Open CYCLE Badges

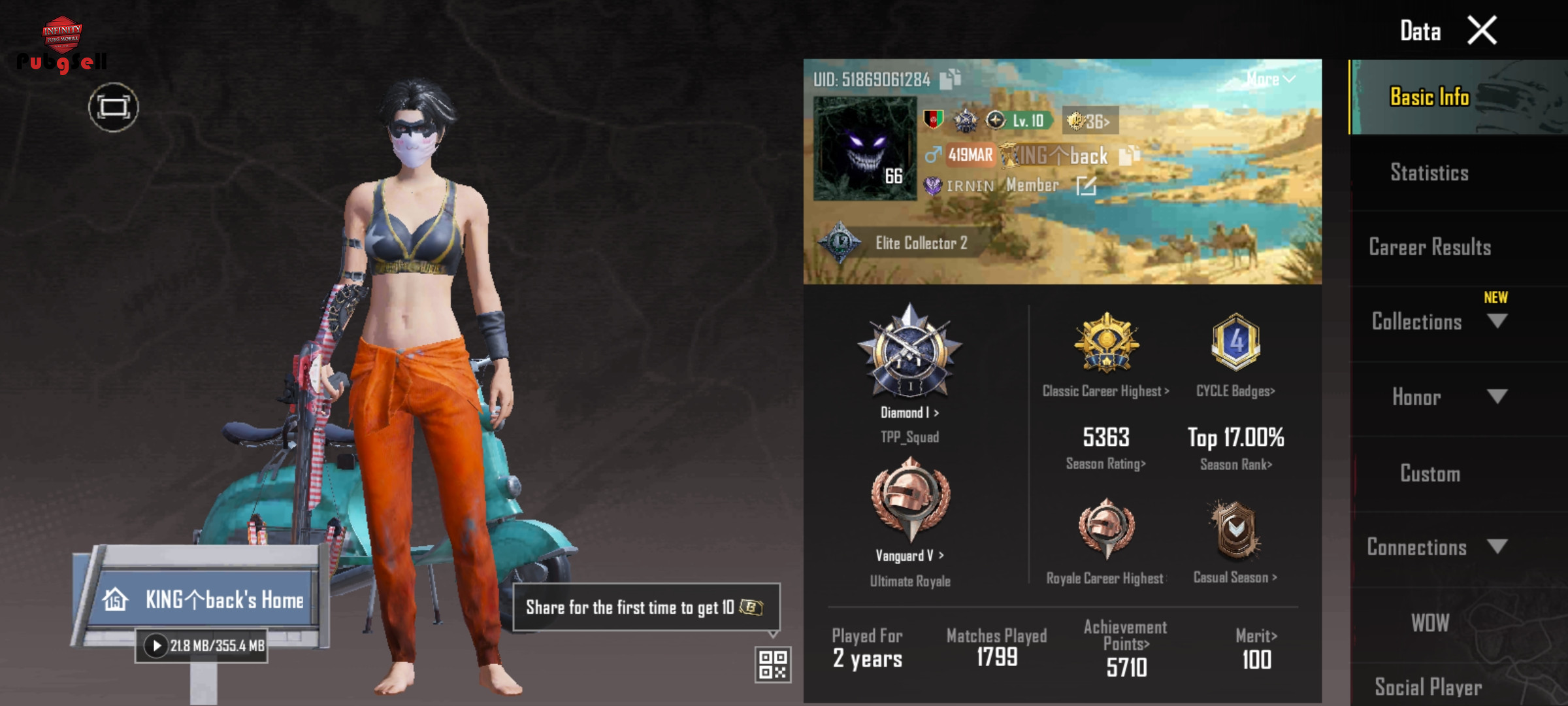(1235, 391)
